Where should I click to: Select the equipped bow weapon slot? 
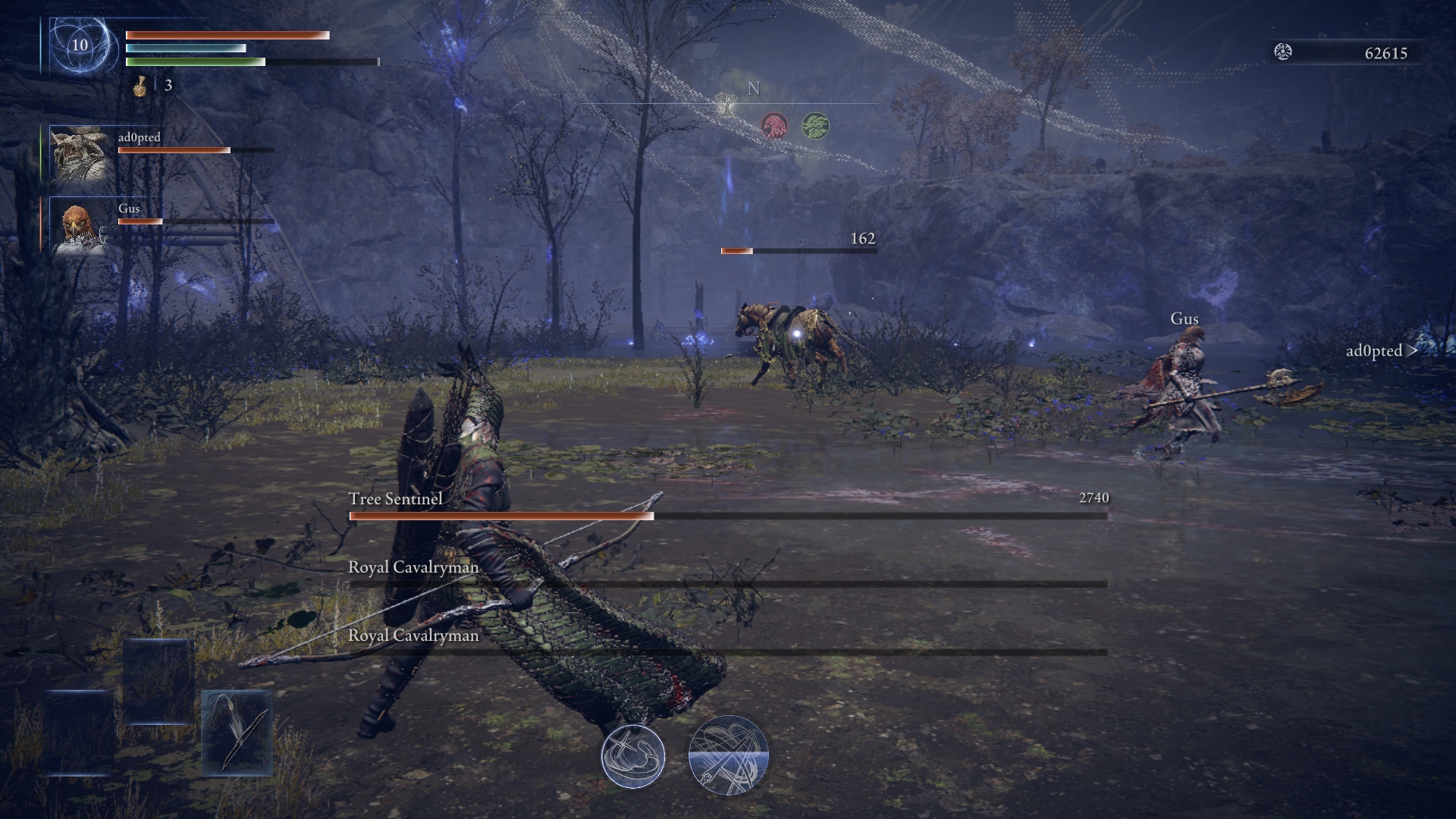237,733
